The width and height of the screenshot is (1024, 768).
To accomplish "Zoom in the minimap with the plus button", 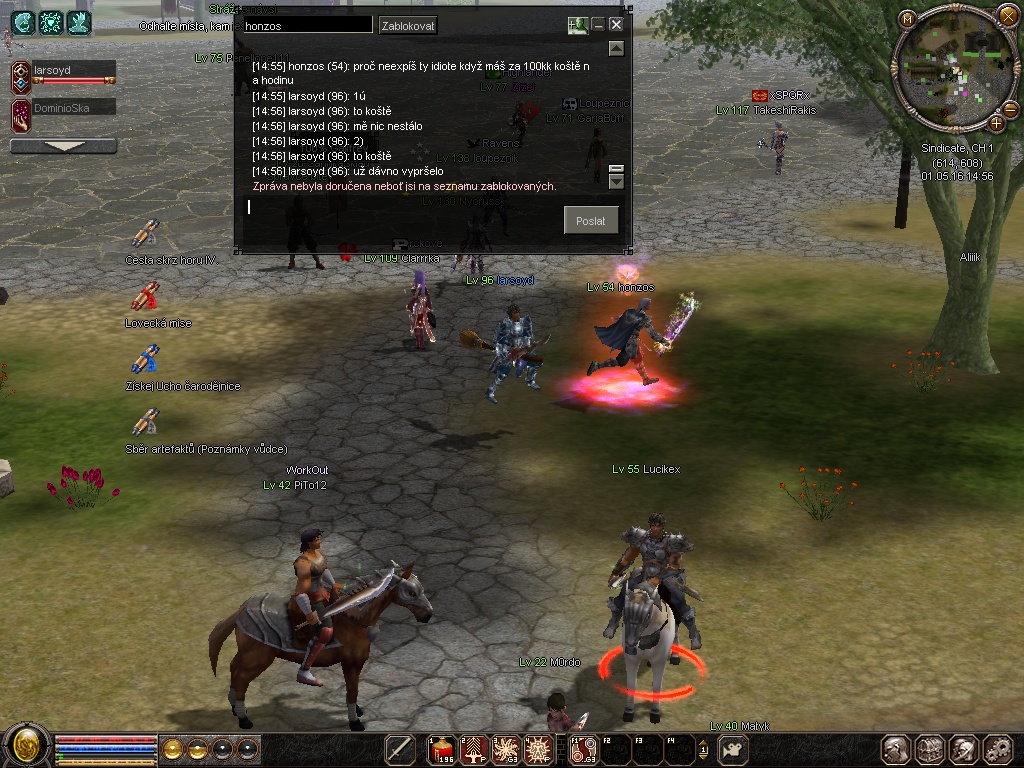I will (x=997, y=123).
